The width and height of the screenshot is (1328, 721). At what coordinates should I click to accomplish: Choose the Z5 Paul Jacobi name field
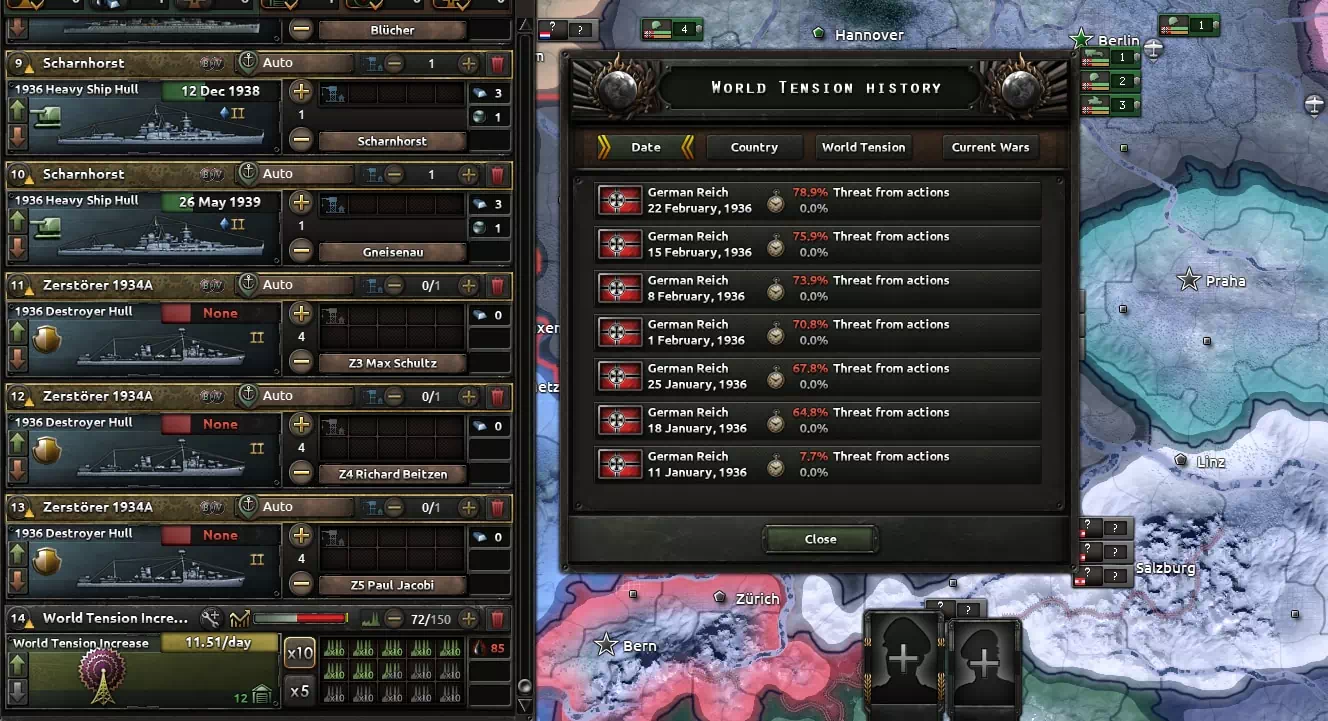coord(392,585)
